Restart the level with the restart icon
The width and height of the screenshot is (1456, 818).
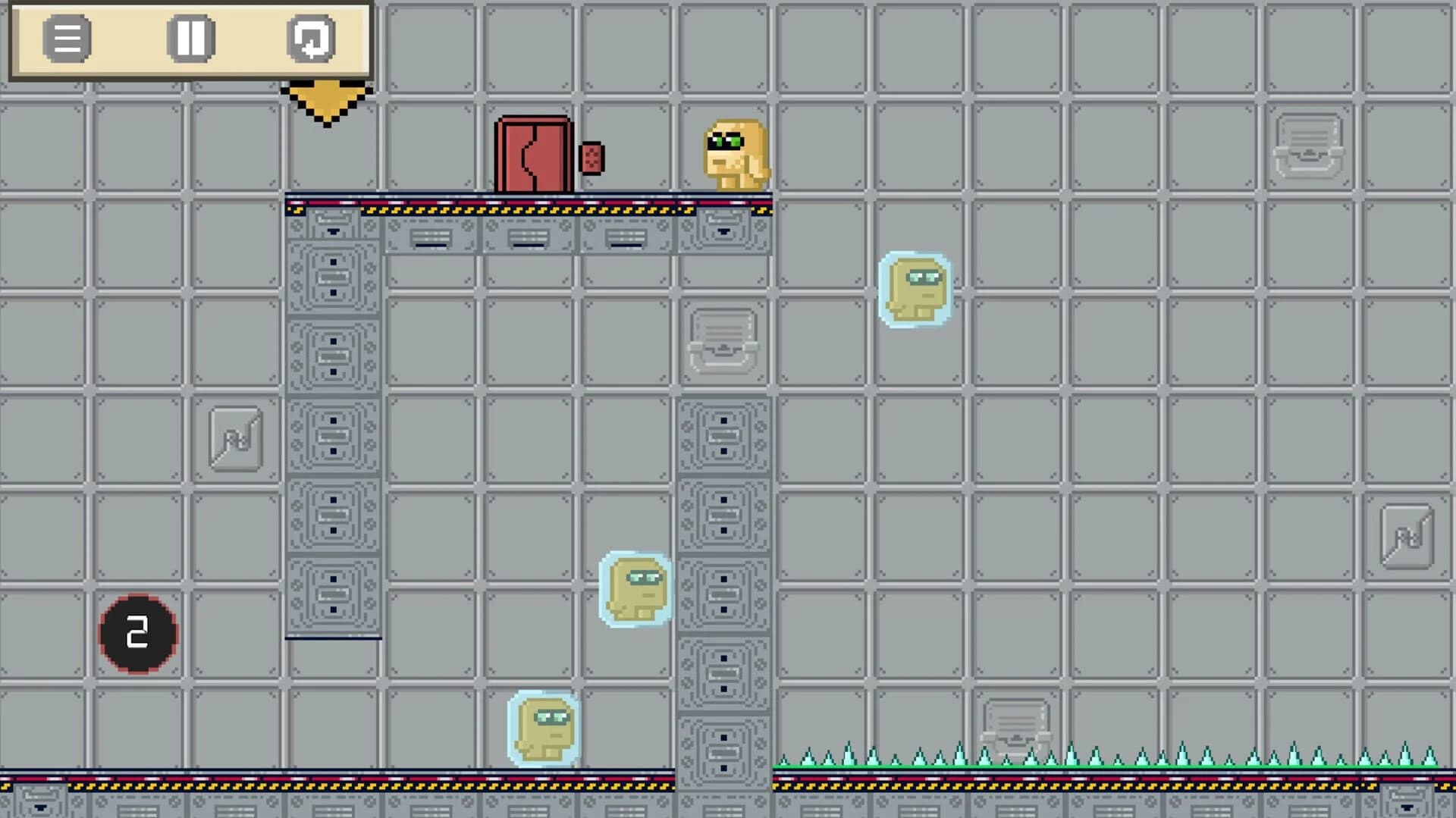tap(312, 39)
